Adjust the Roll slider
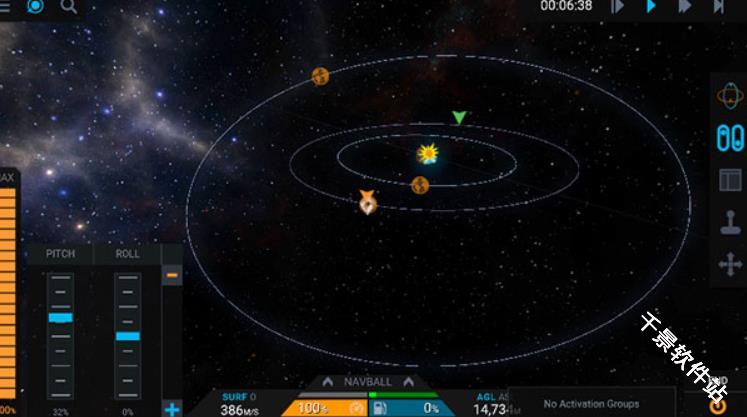This screenshot has width=747, height=417. [128, 336]
